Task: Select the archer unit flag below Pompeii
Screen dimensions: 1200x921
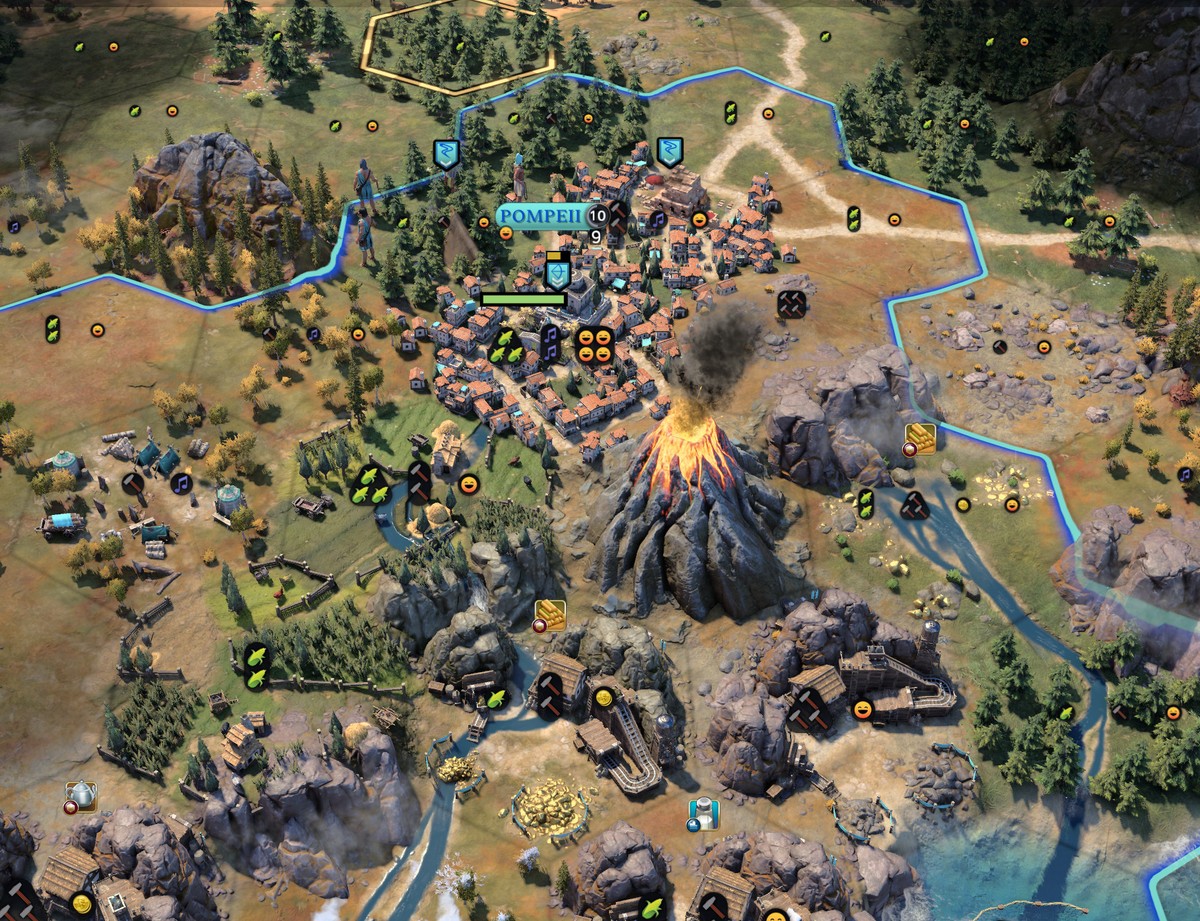Action: (557, 273)
